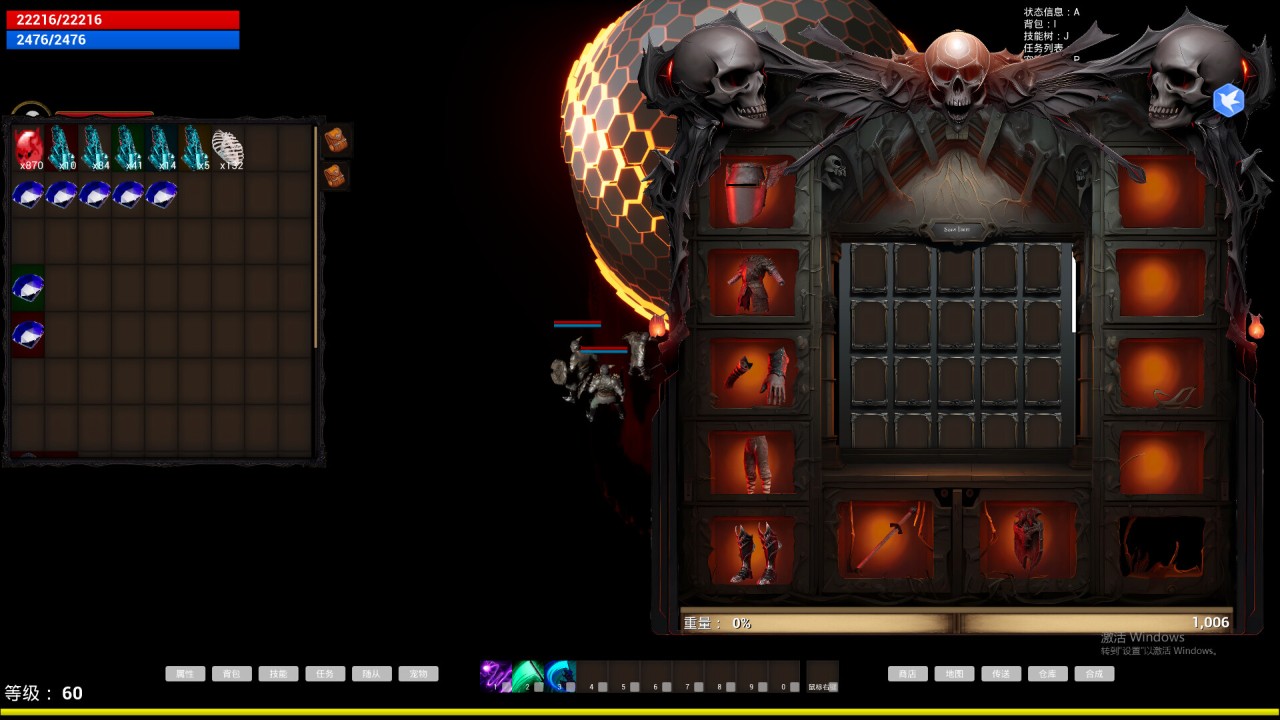Choose the equipped sword weapon slot

(884, 541)
